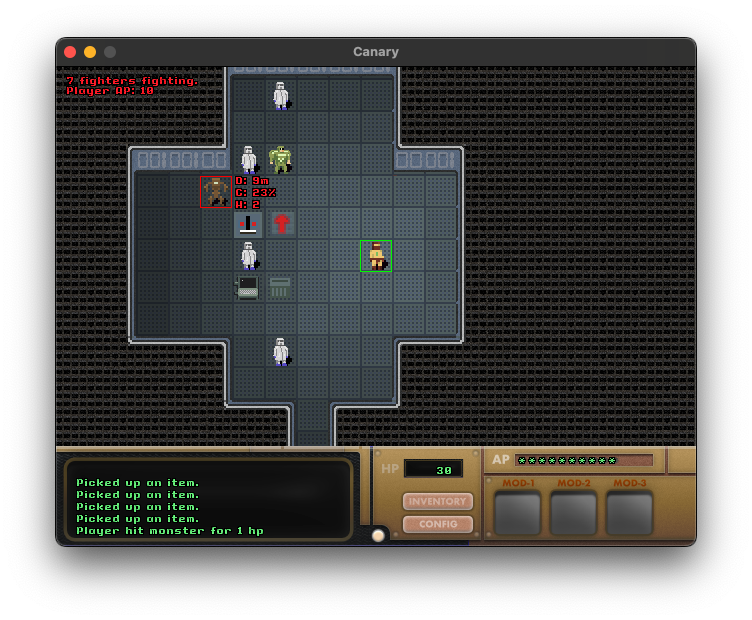Select the green-outlined player unit
This screenshot has width=752, height=620.
click(376, 256)
